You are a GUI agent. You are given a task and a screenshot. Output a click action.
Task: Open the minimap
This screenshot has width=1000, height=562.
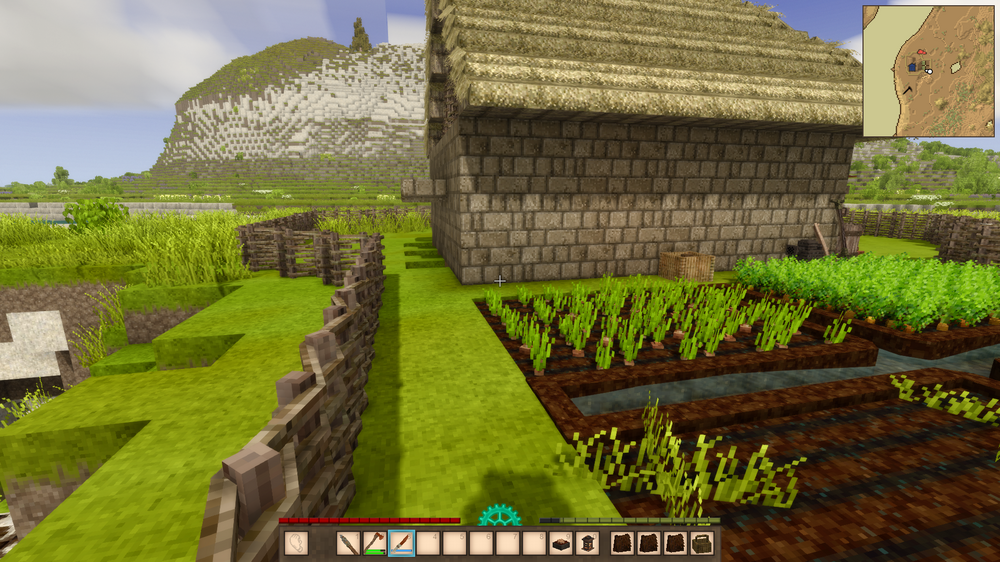[x=929, y=71]
